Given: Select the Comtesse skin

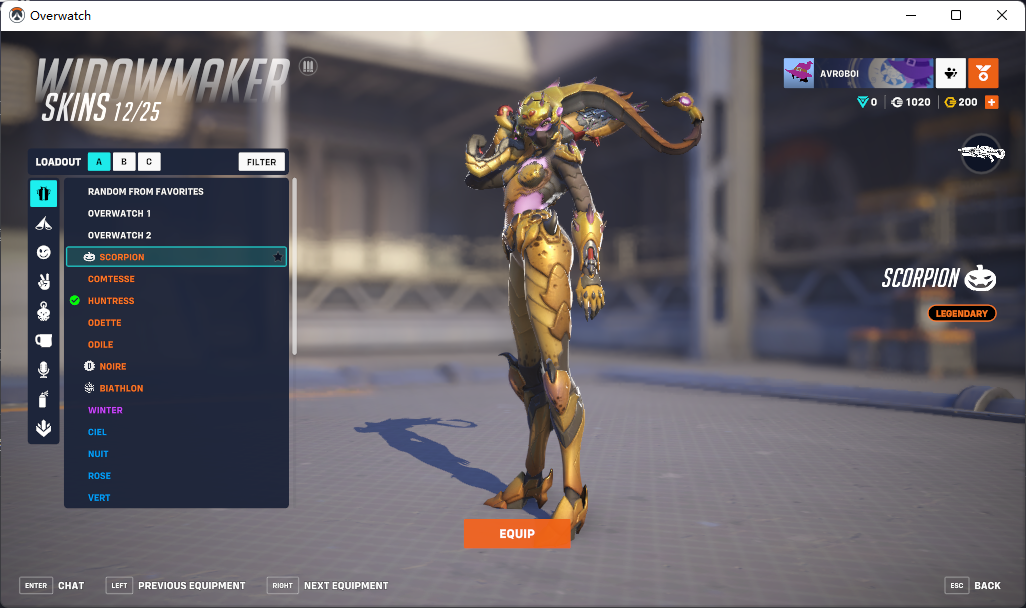Looking at the screenshot, I should click(x=111, y=279).
